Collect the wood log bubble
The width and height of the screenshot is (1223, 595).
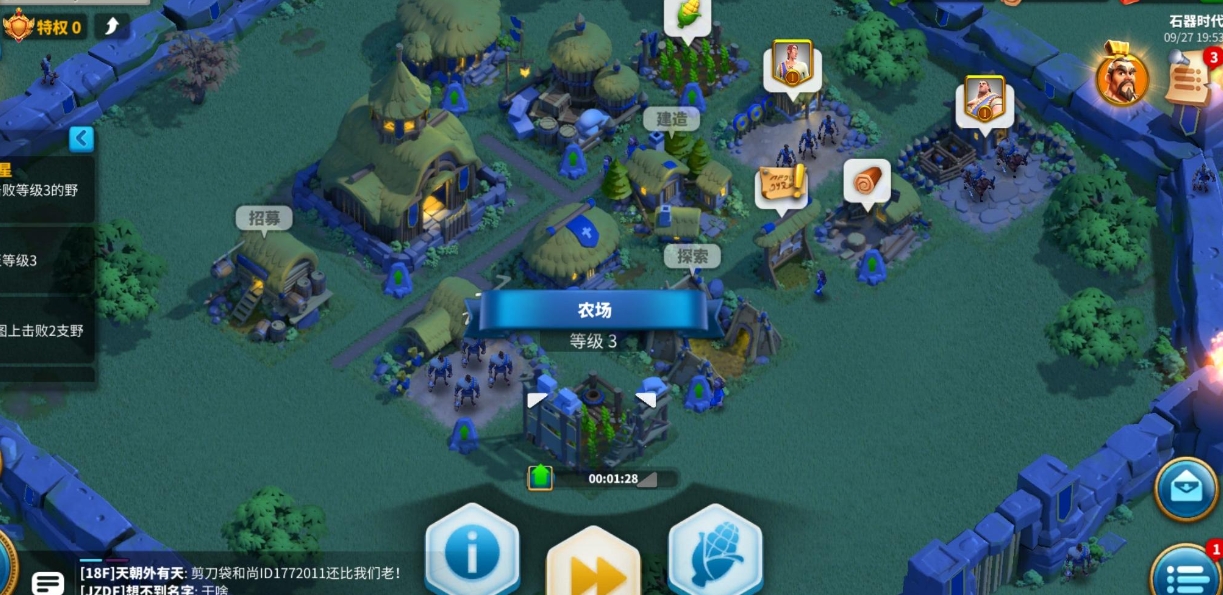click(x=866, y=183)
